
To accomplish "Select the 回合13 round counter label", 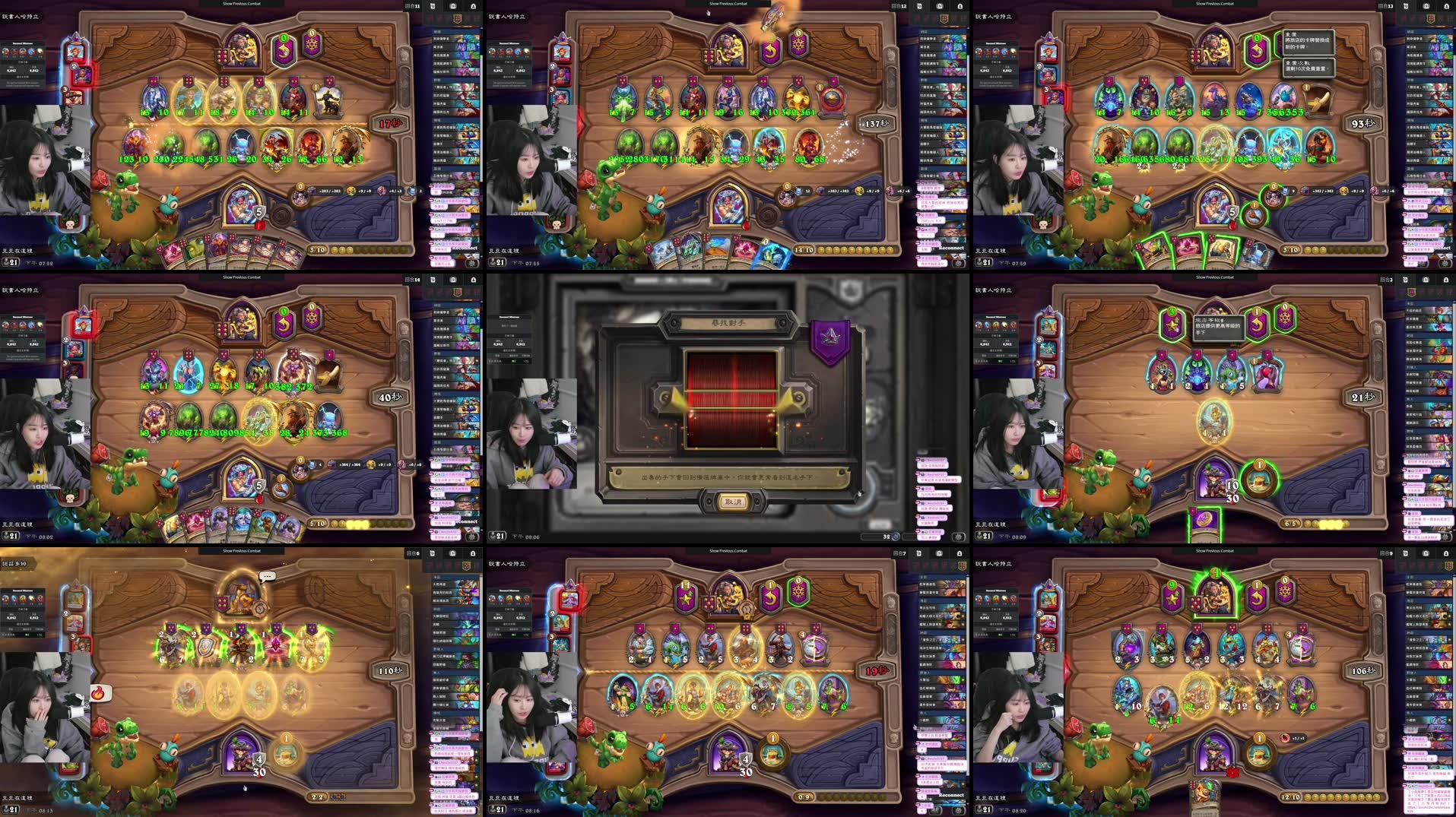I will [x=1388, y=8].
